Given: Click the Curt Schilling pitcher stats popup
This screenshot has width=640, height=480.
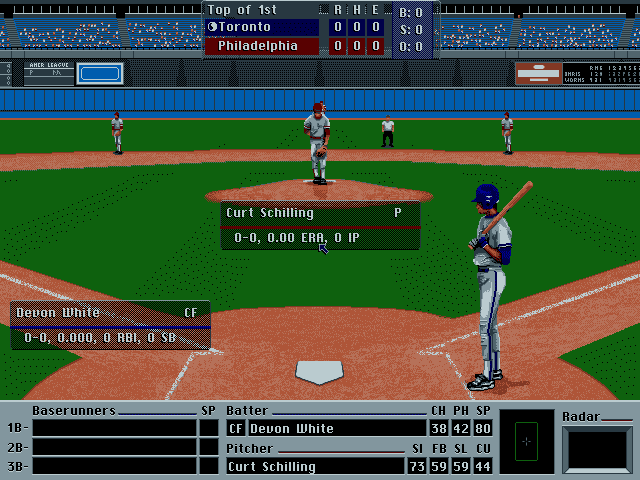Looking at the screenshot, I should click(320, 226).
